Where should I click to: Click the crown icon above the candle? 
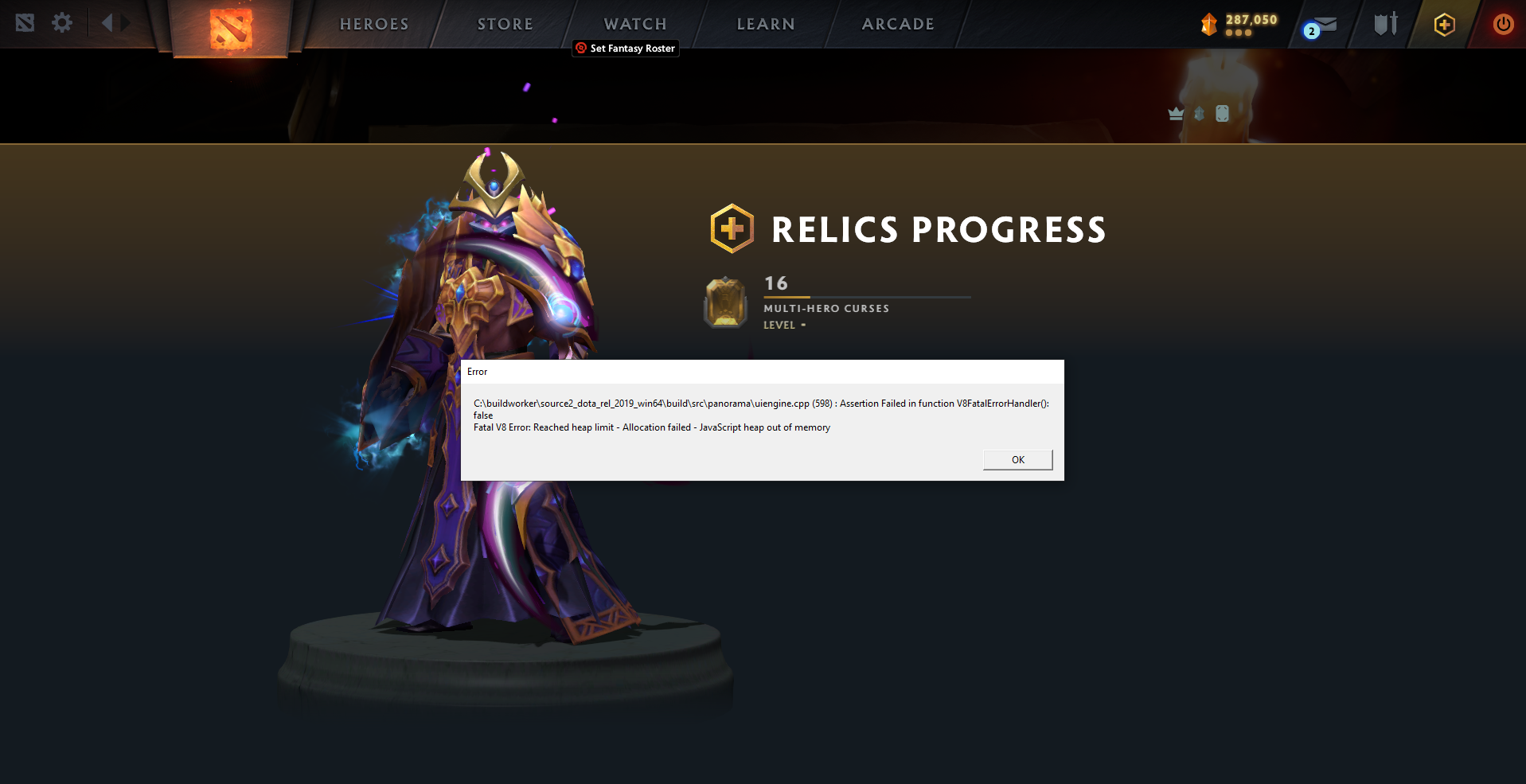tap(1176, 113)
